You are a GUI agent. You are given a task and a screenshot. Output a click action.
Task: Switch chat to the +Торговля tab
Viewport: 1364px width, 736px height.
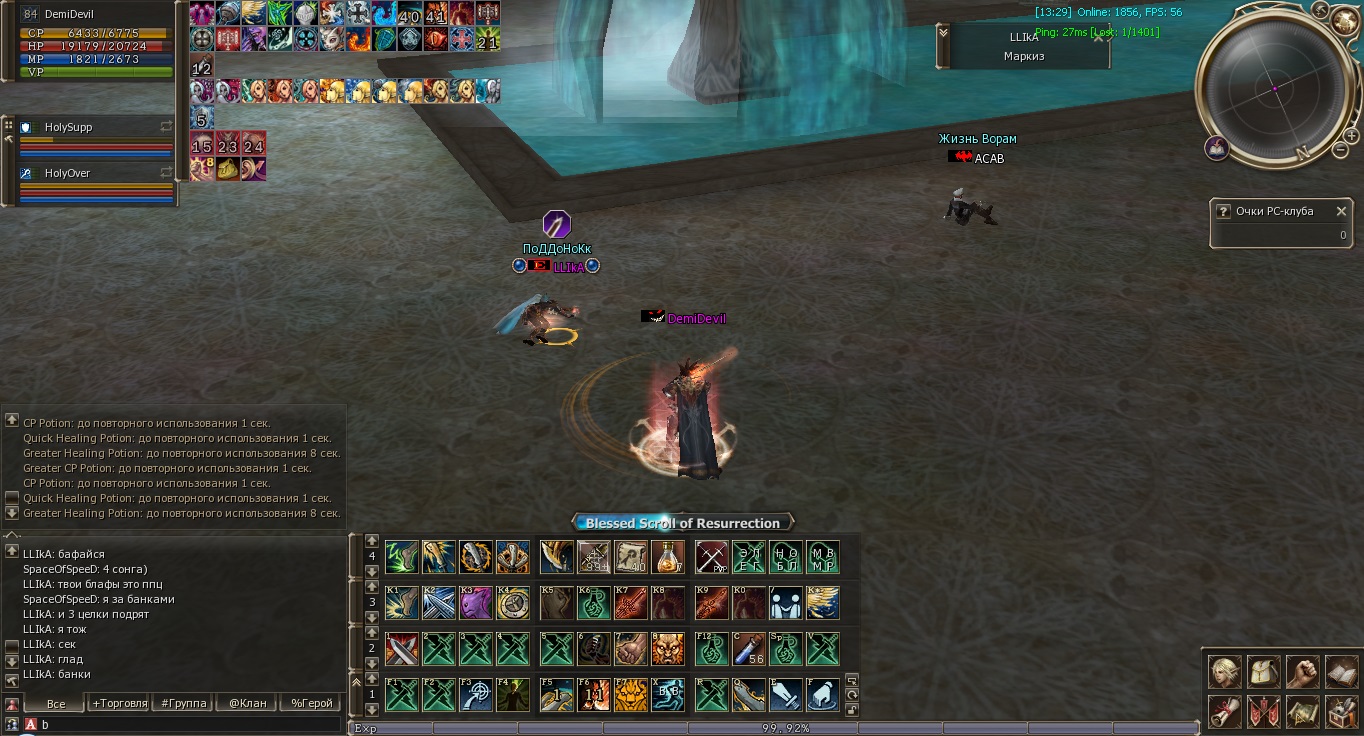click(x=119, y=703)
